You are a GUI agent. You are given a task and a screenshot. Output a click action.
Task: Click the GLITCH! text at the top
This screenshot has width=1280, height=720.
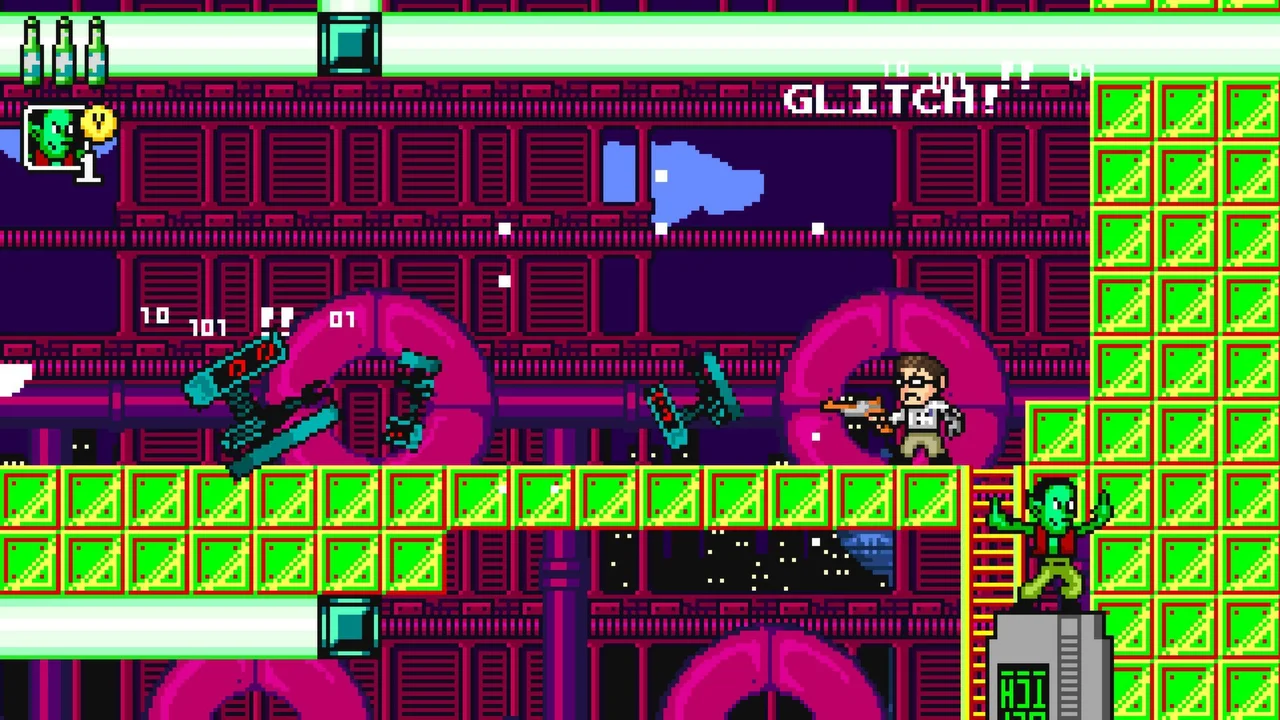890,97
